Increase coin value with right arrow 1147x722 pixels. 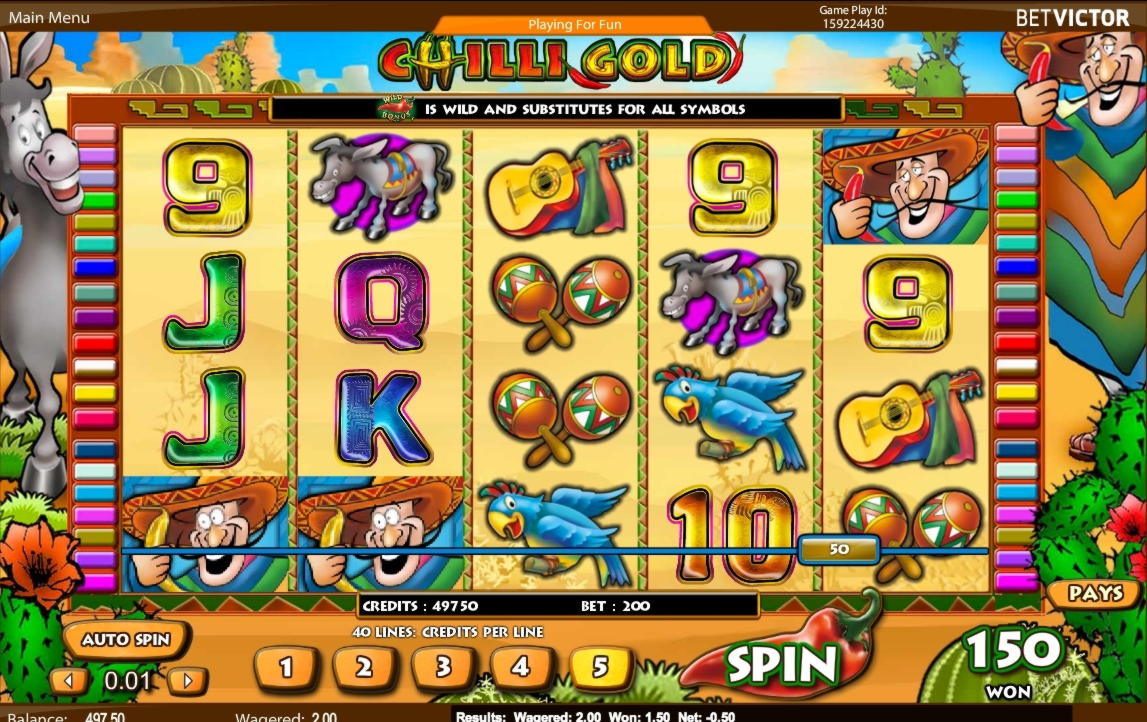(x=187, y=682)
